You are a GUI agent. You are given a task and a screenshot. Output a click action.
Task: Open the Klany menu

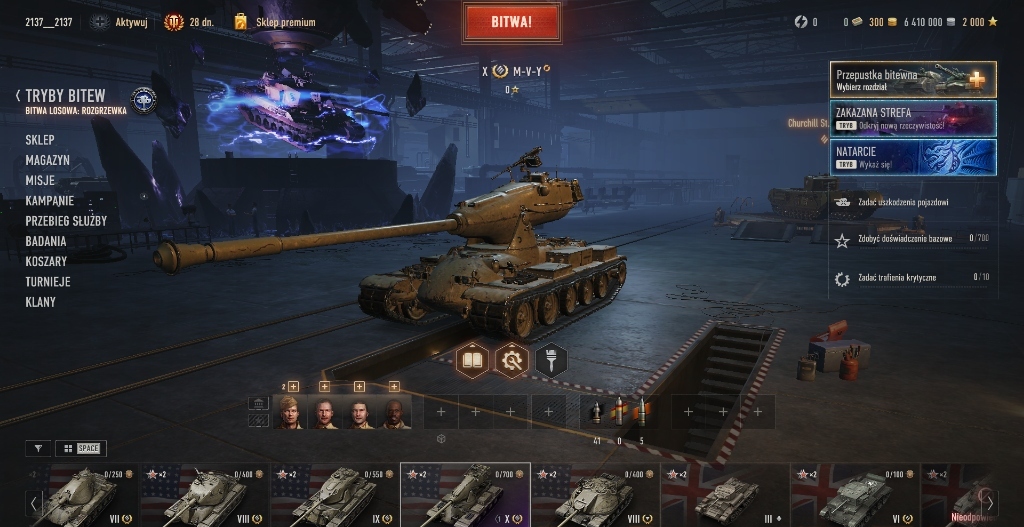(41, 302)
